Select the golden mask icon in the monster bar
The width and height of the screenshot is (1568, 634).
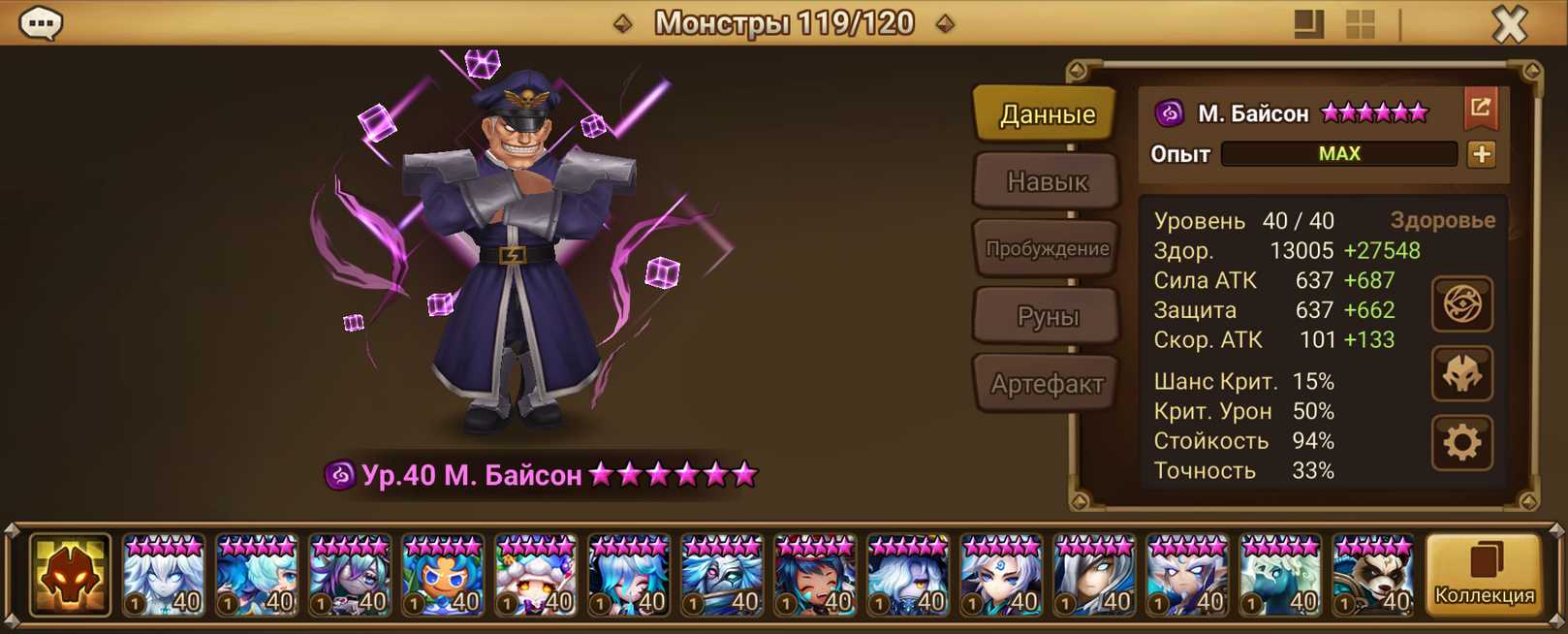[70, 576]
